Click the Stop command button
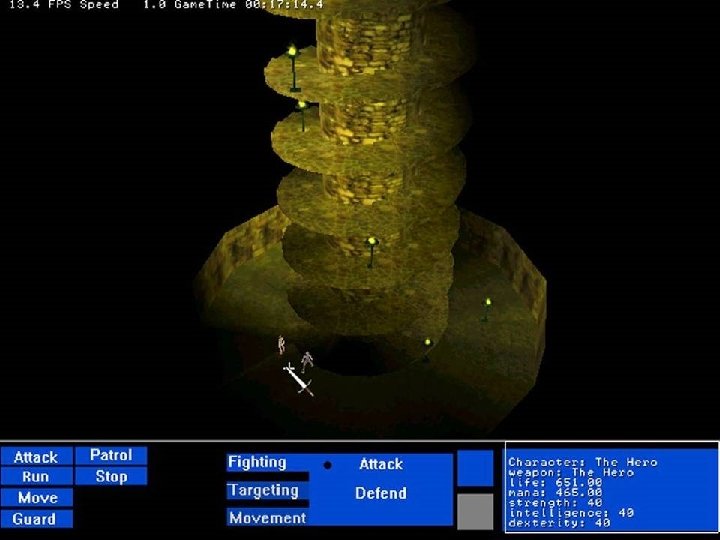The height and width of the screenshot is (540, 720). (x=111, y=476)
